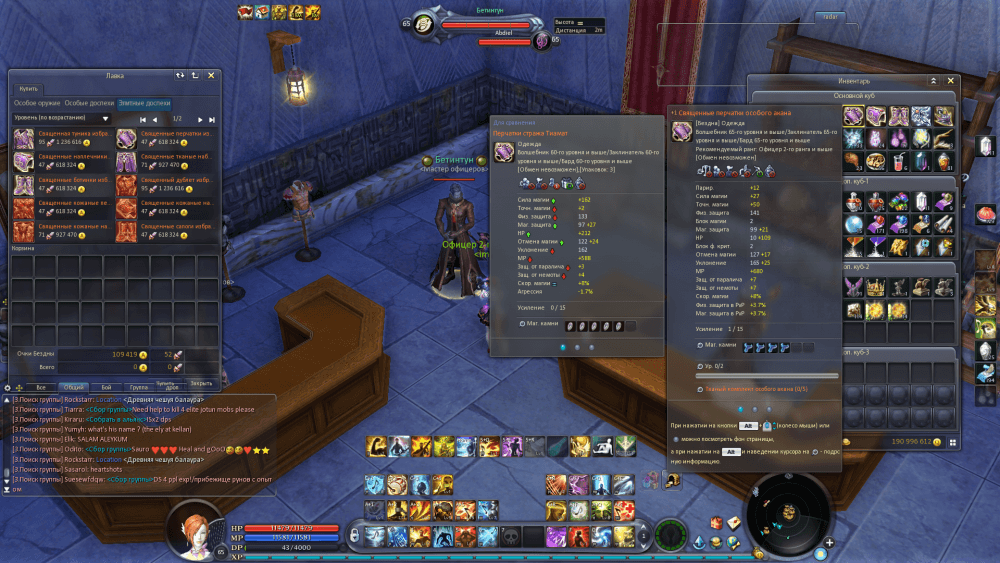Screen dimensions: 1000x563
Task: Click the Закрыть button in the shop
Action: point(201,382)
